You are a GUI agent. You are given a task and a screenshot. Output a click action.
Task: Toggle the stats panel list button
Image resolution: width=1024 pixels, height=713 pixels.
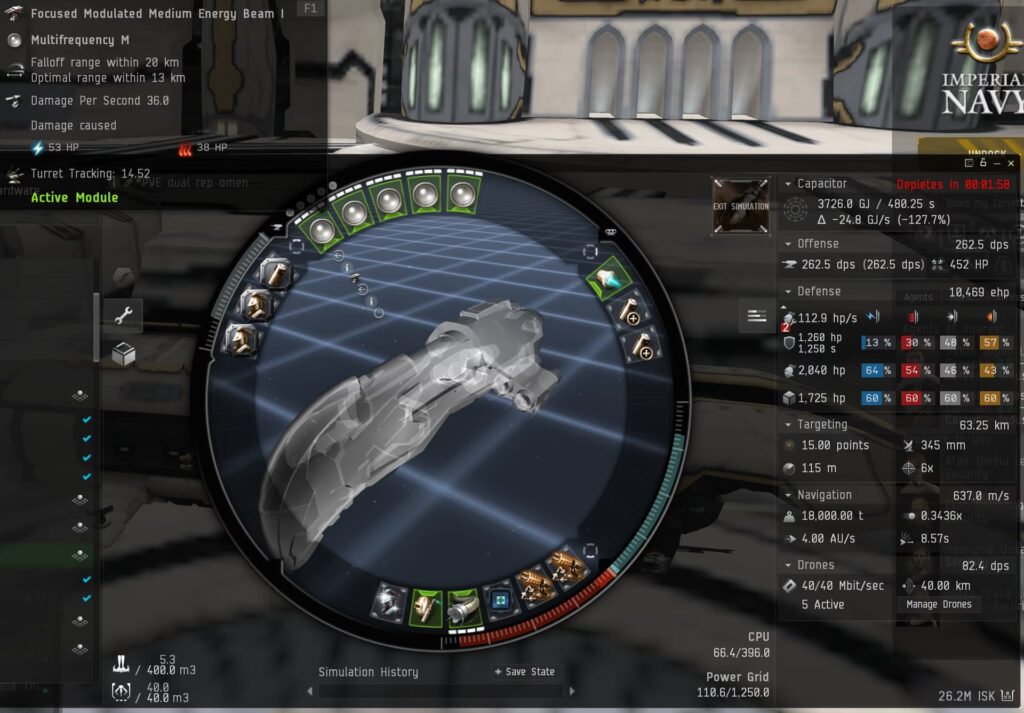point(757,317)
